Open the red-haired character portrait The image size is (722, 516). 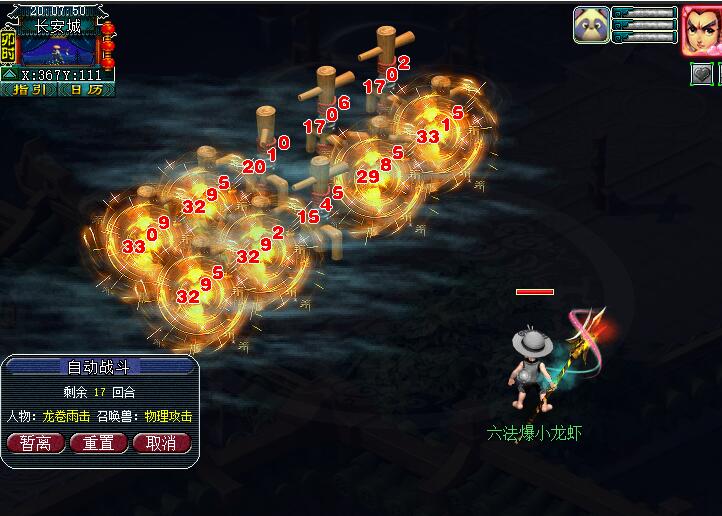(702, 30)
